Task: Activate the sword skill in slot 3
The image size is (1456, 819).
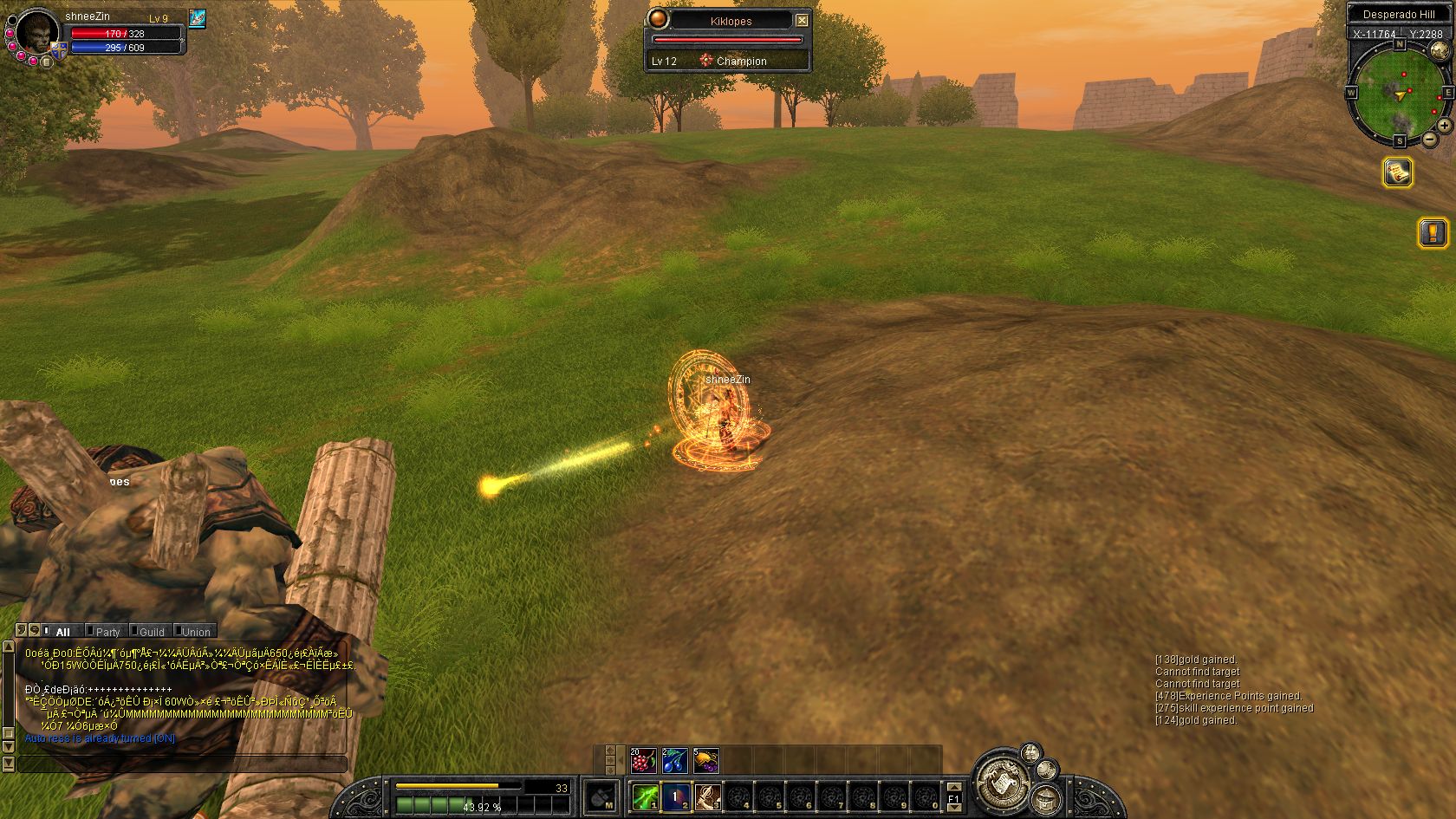Action: (x=708, y=796)
